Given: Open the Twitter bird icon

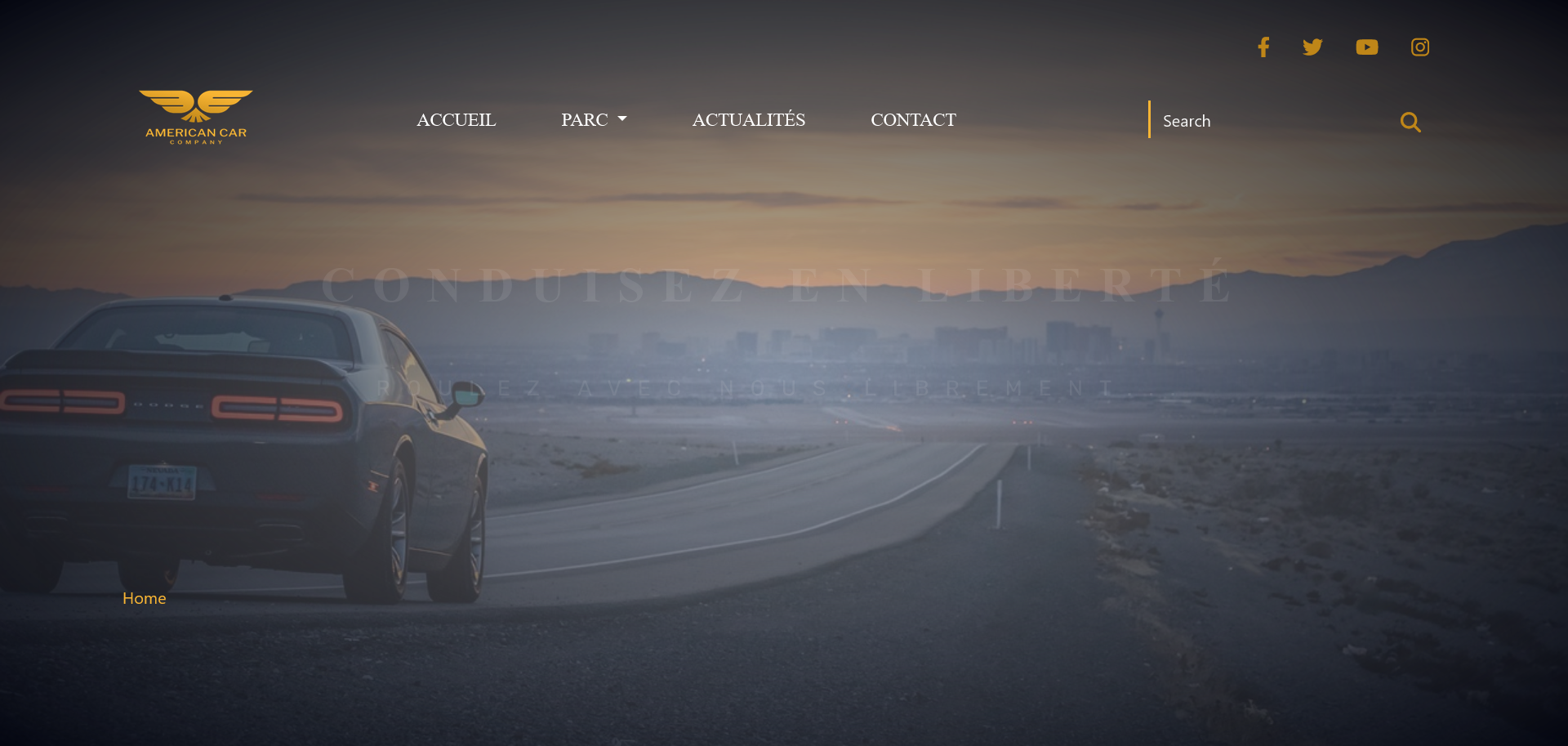Looking at the screenshot, I should click(x=1312, y=47).
